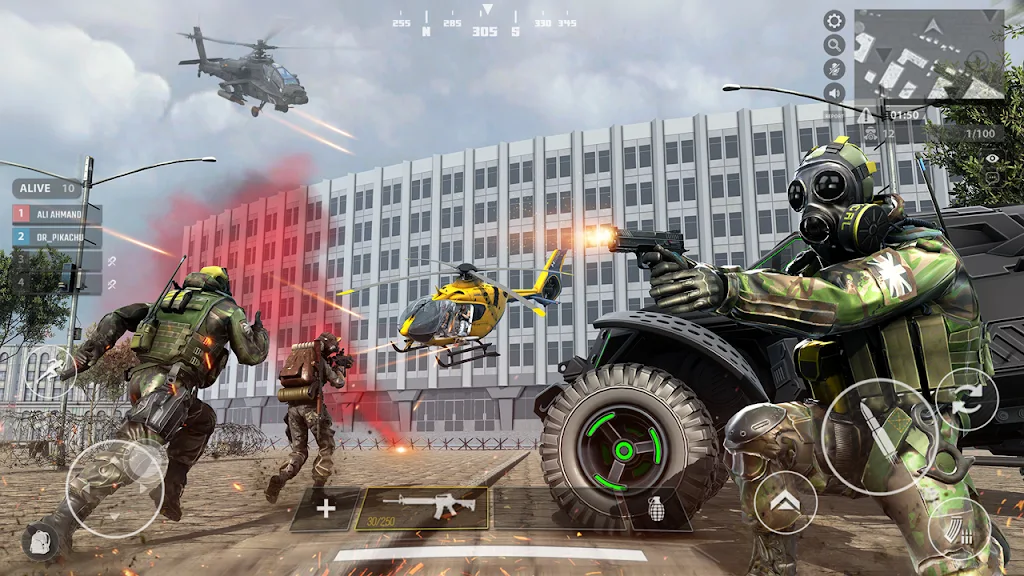Tap the magnifying glass zoom button

pos(834,45)
